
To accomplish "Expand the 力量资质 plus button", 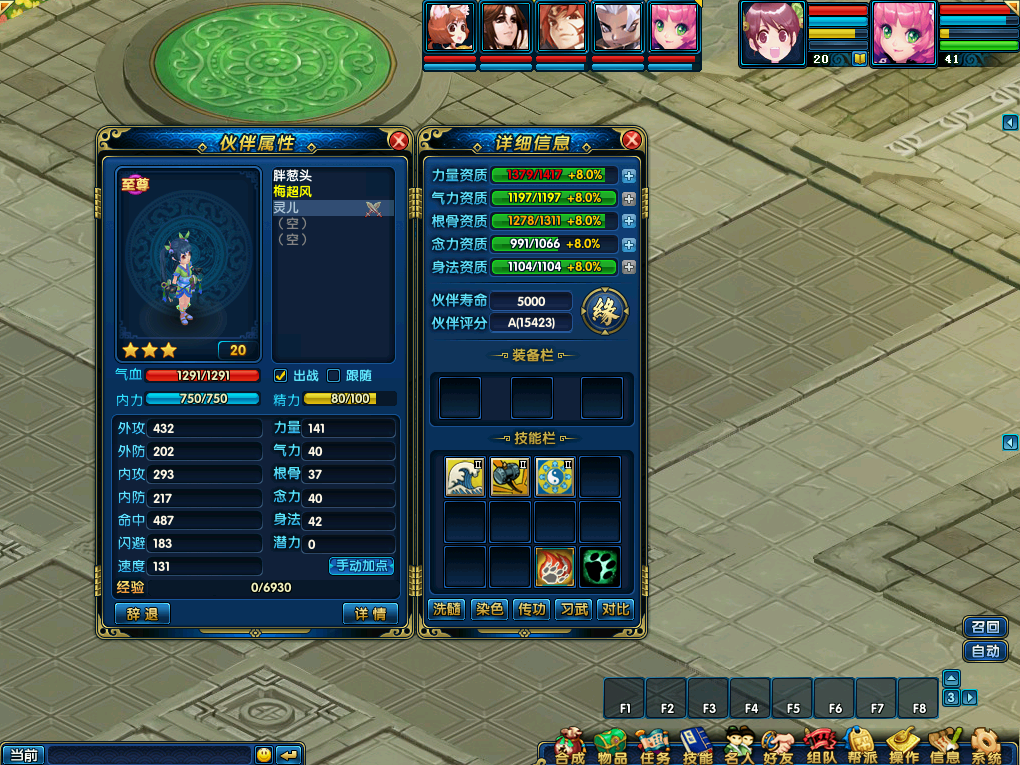I will coord(629,175).
